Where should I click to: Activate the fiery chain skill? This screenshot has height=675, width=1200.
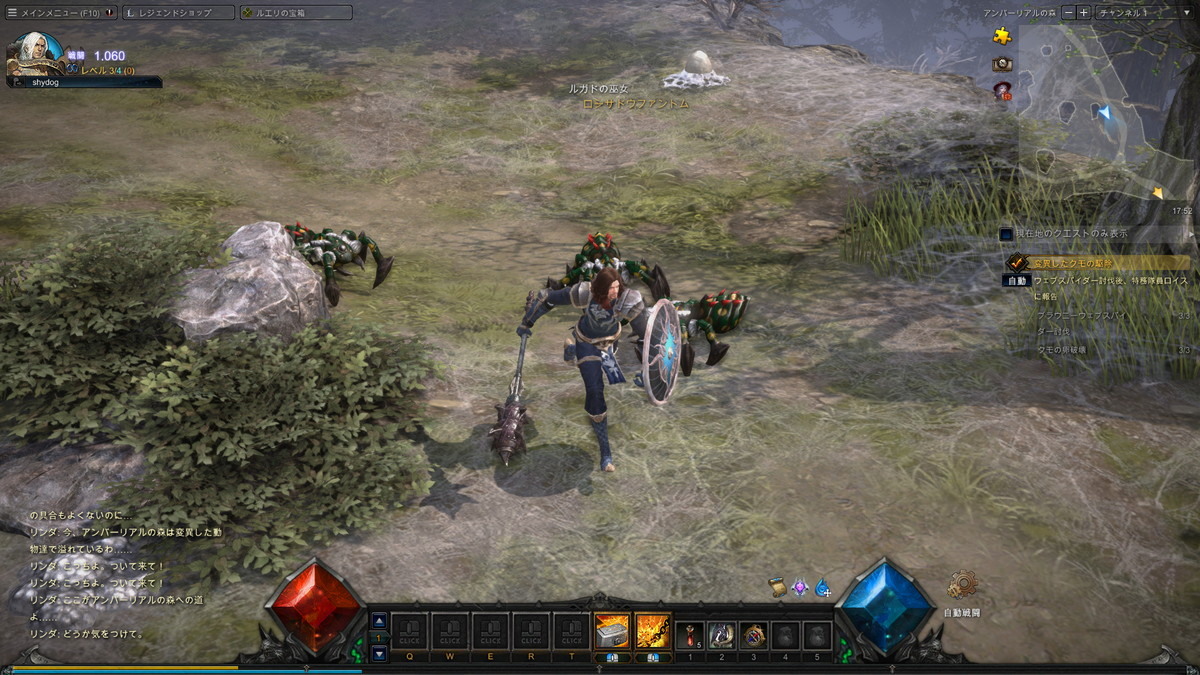click(x=653, y=631)
